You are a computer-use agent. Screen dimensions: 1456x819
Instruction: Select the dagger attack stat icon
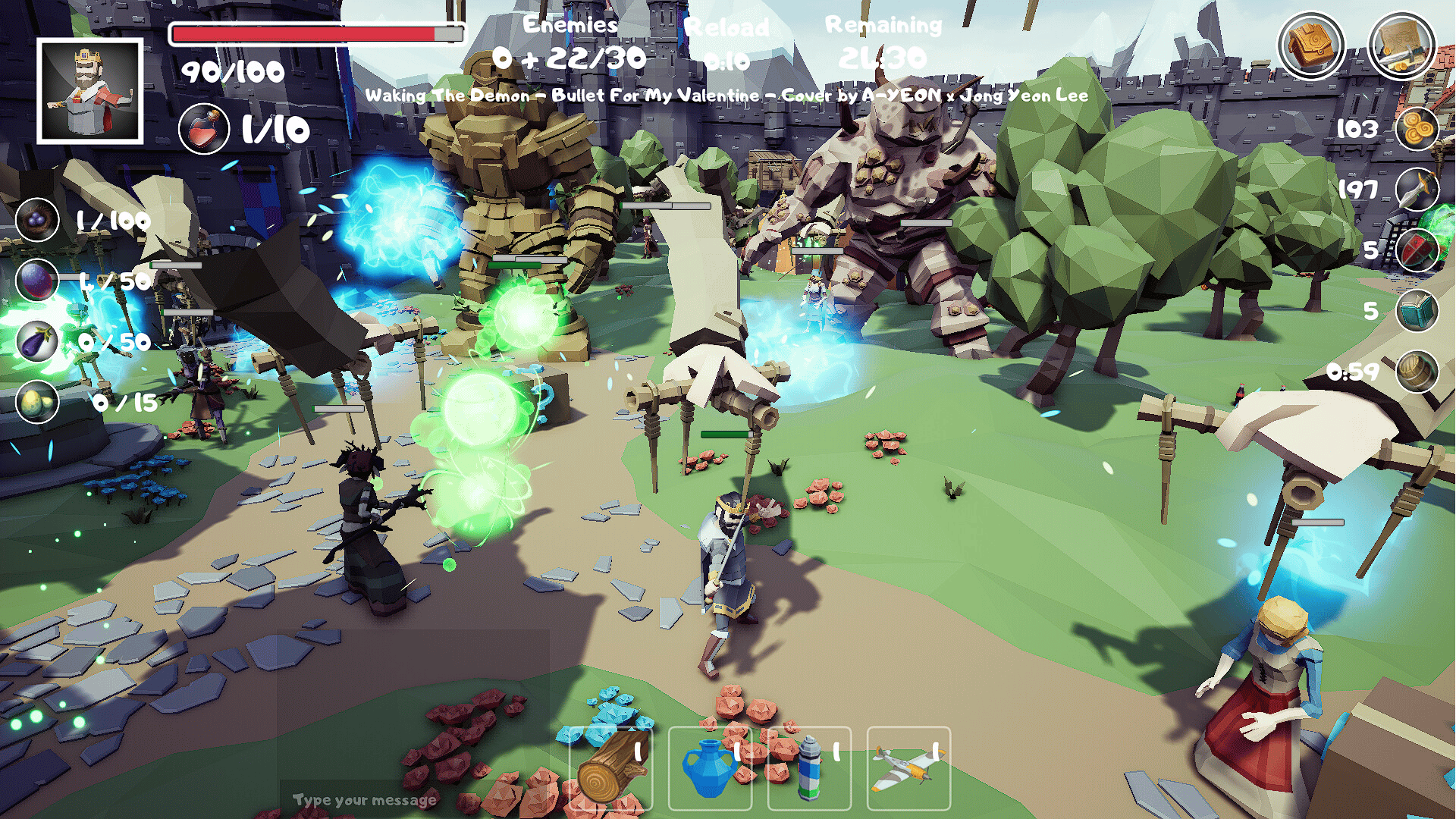[x=1417, y=190]
